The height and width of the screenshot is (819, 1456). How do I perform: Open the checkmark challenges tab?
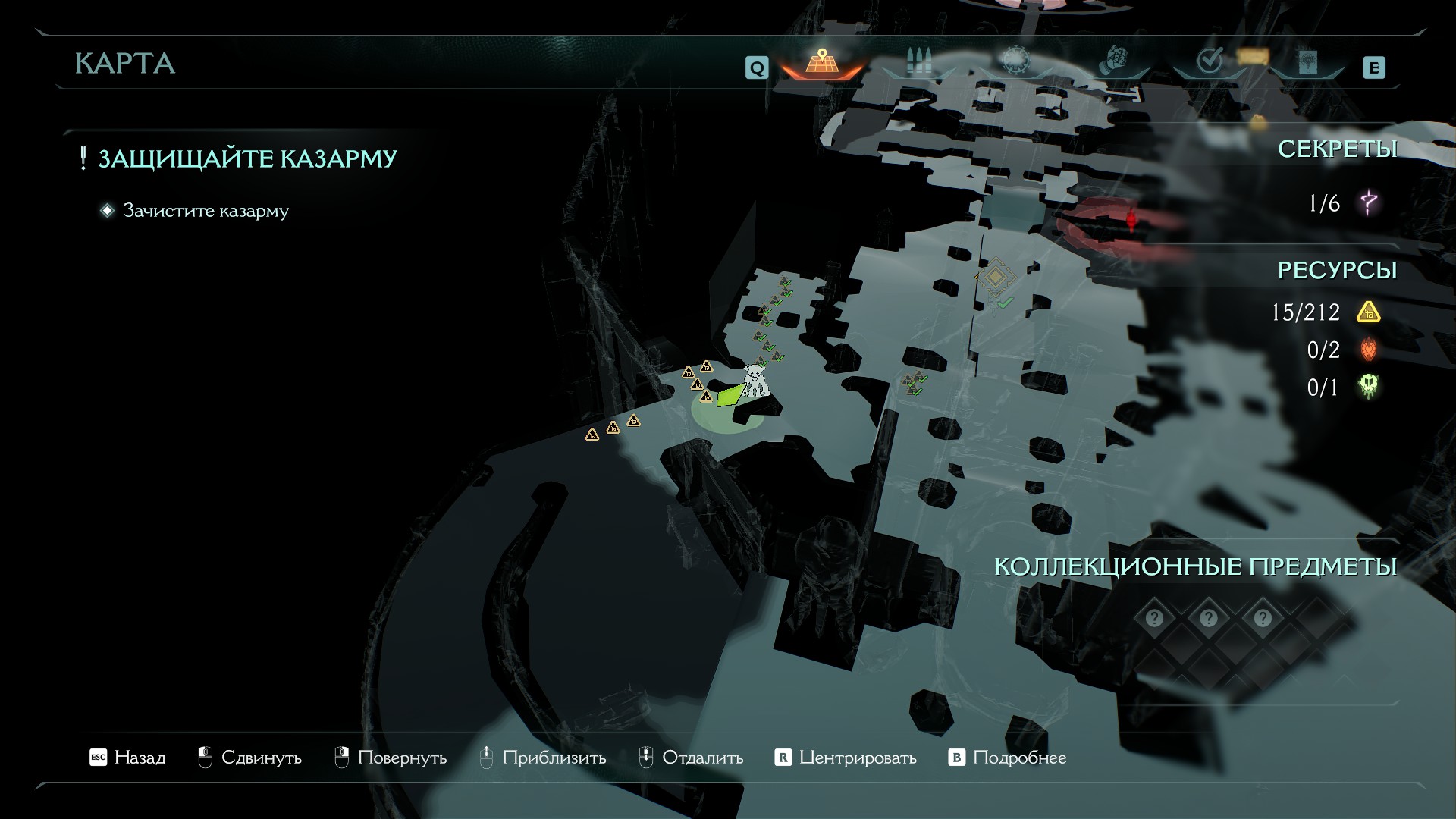[x=1210, y=61]
